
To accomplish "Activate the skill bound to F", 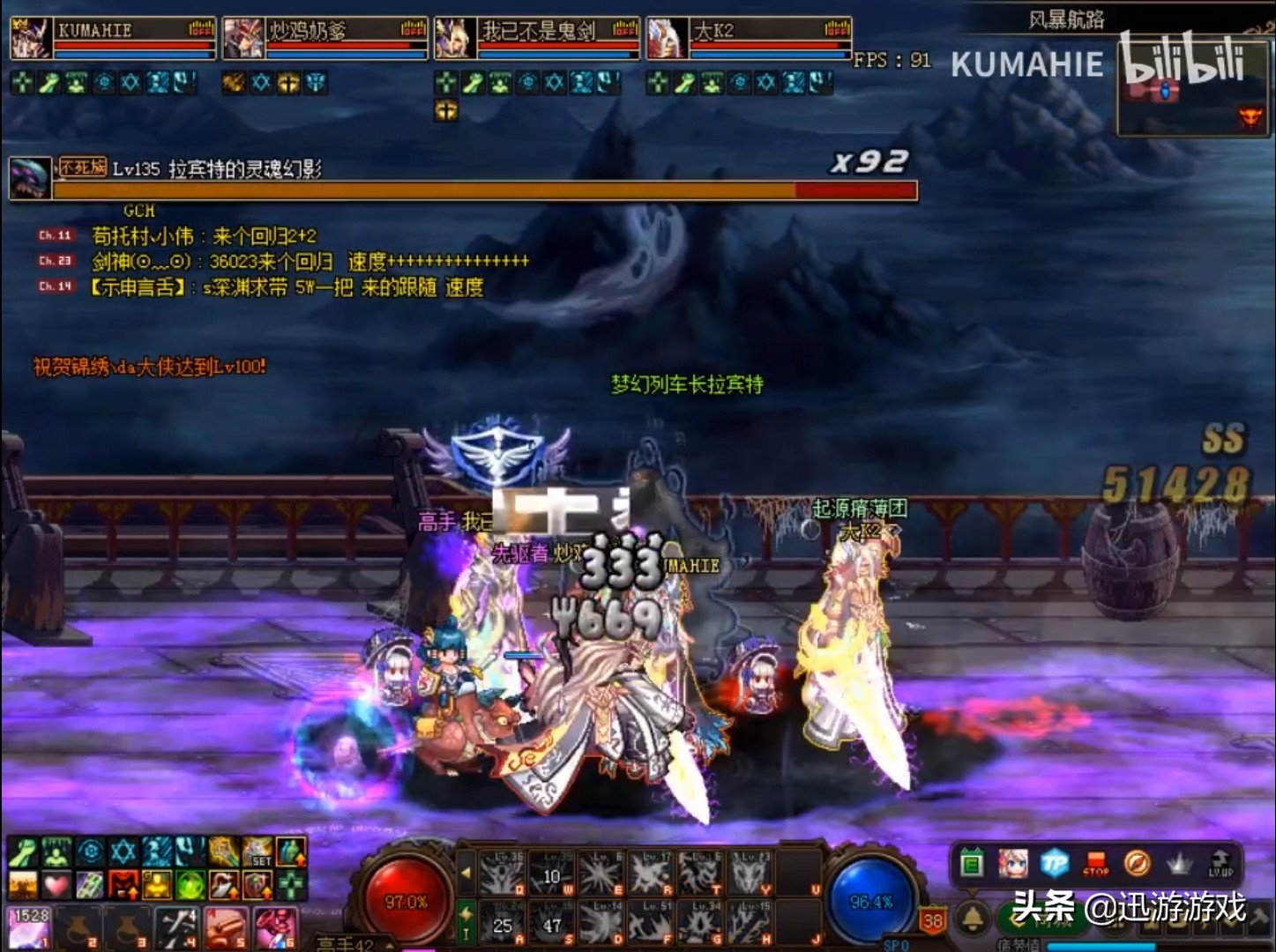I will pos(652,922).
